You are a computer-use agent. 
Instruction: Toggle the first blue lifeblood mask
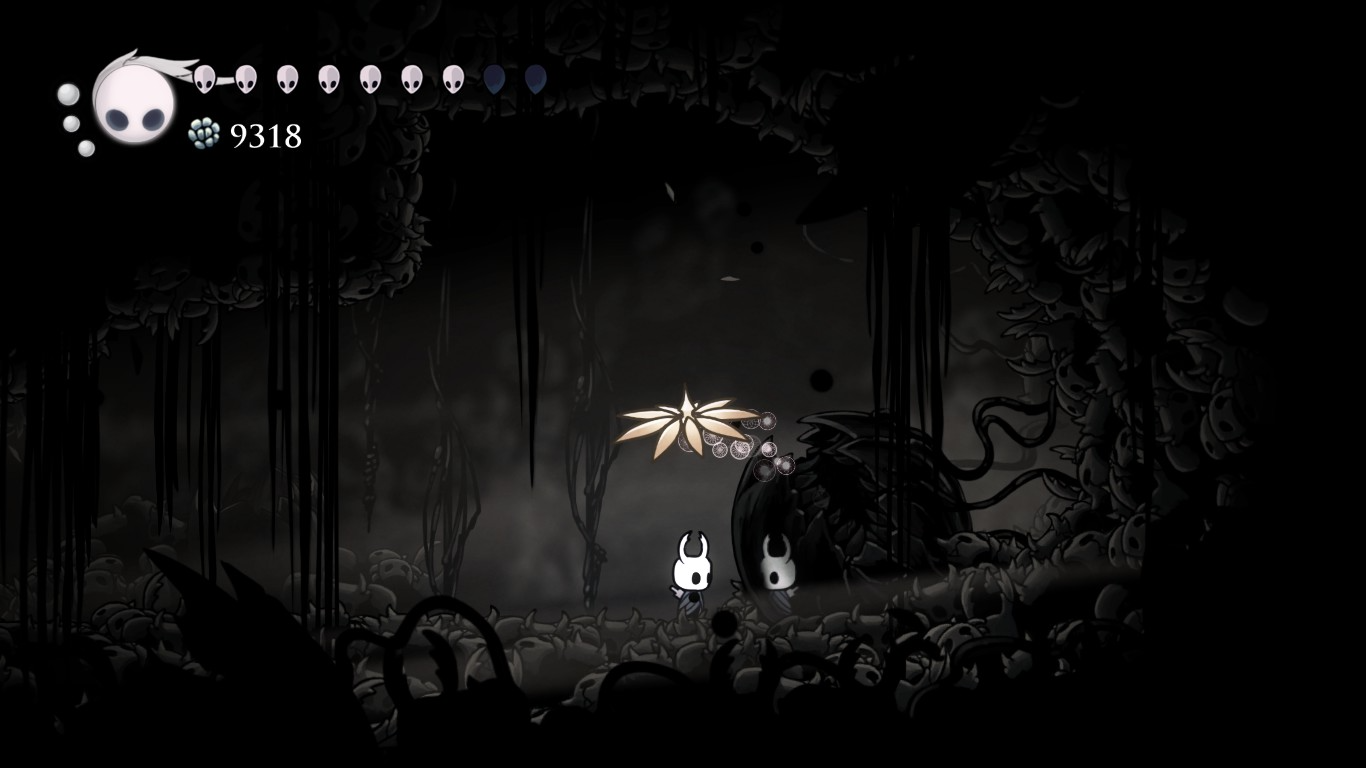493,76
